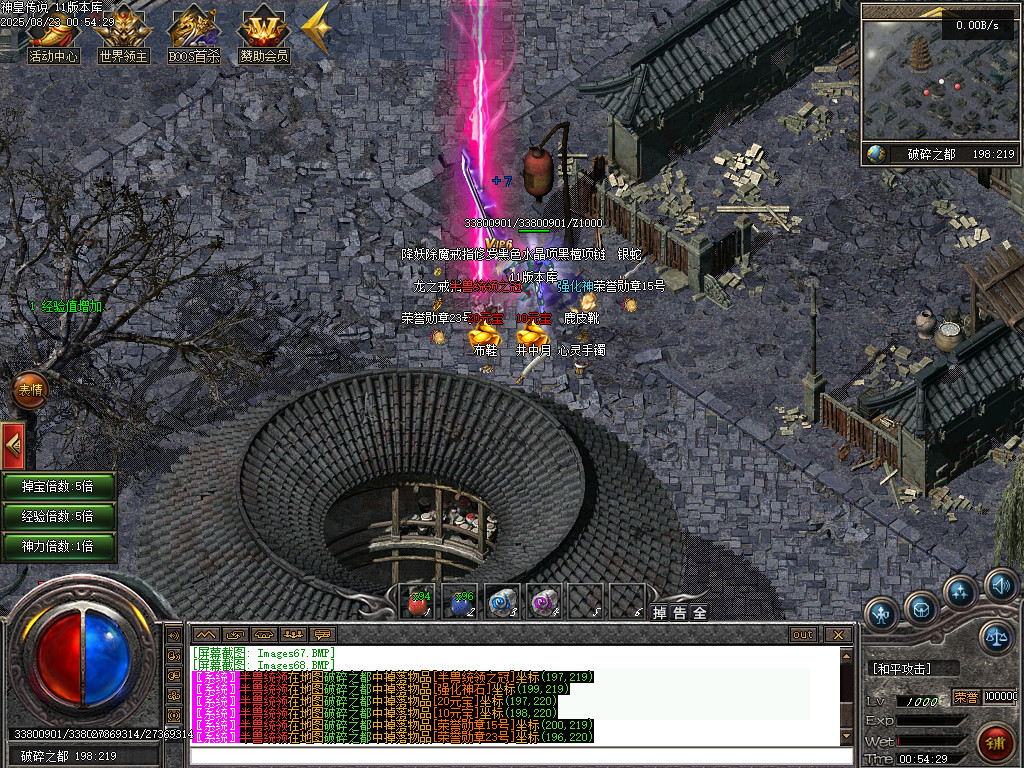Screen dimensions: 1024x768
Task: Open the BOOS首杀 first-kill menu
Action: click(x=194, y=35)
